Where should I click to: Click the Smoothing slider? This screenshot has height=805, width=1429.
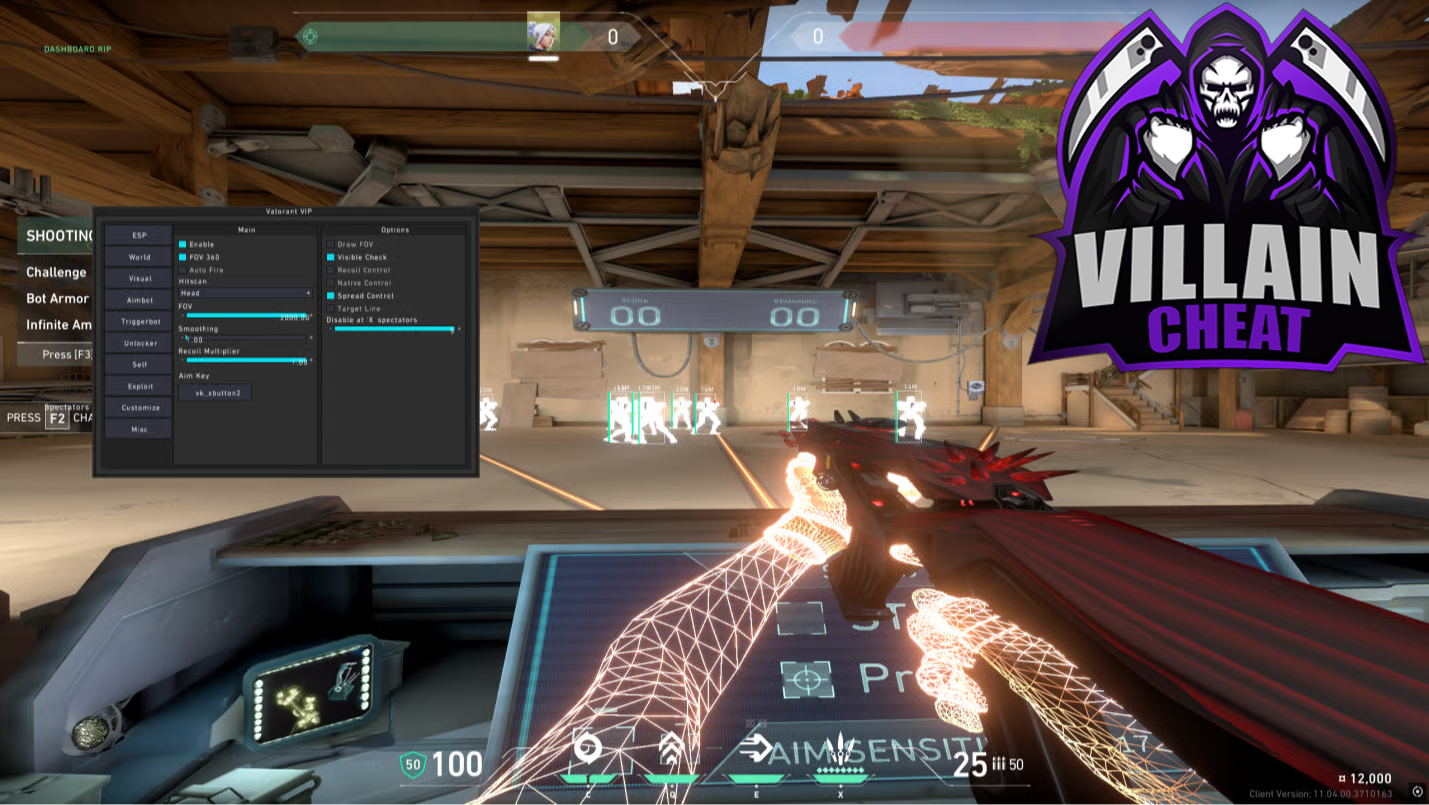click(x=247, y=340)
